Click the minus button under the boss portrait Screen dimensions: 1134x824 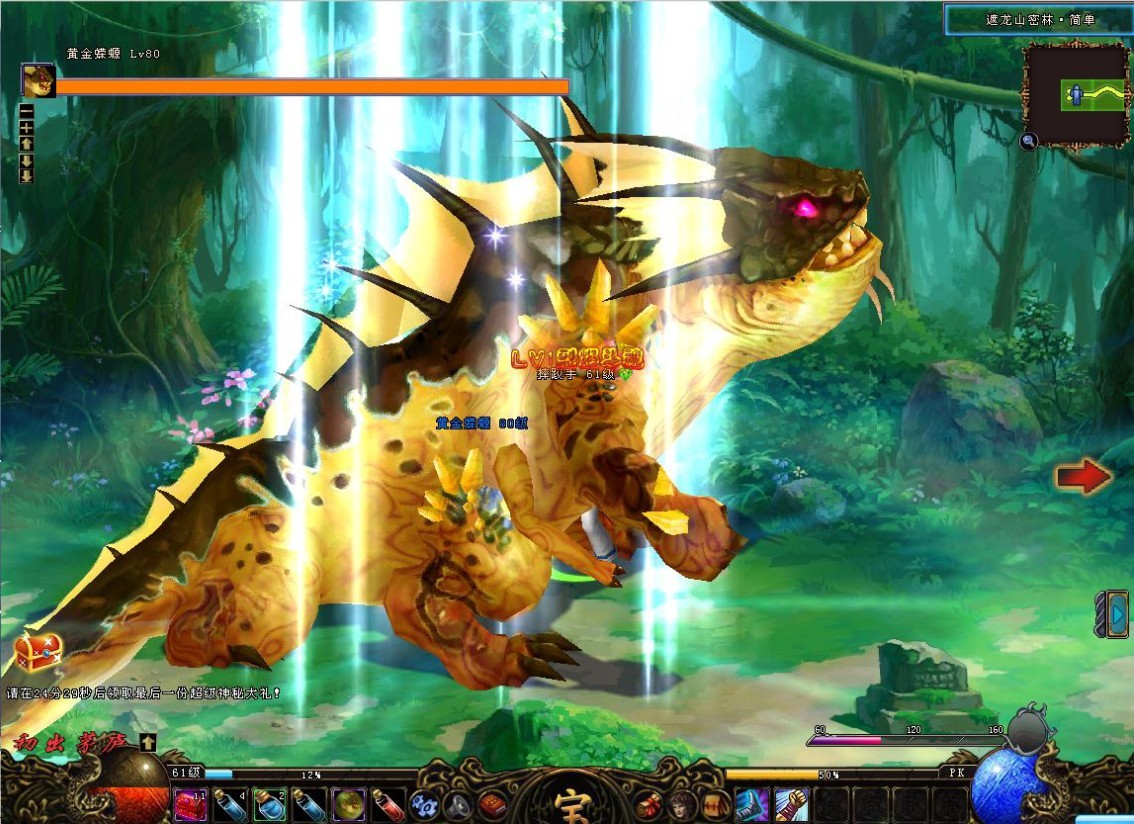[x=26, y=111]
